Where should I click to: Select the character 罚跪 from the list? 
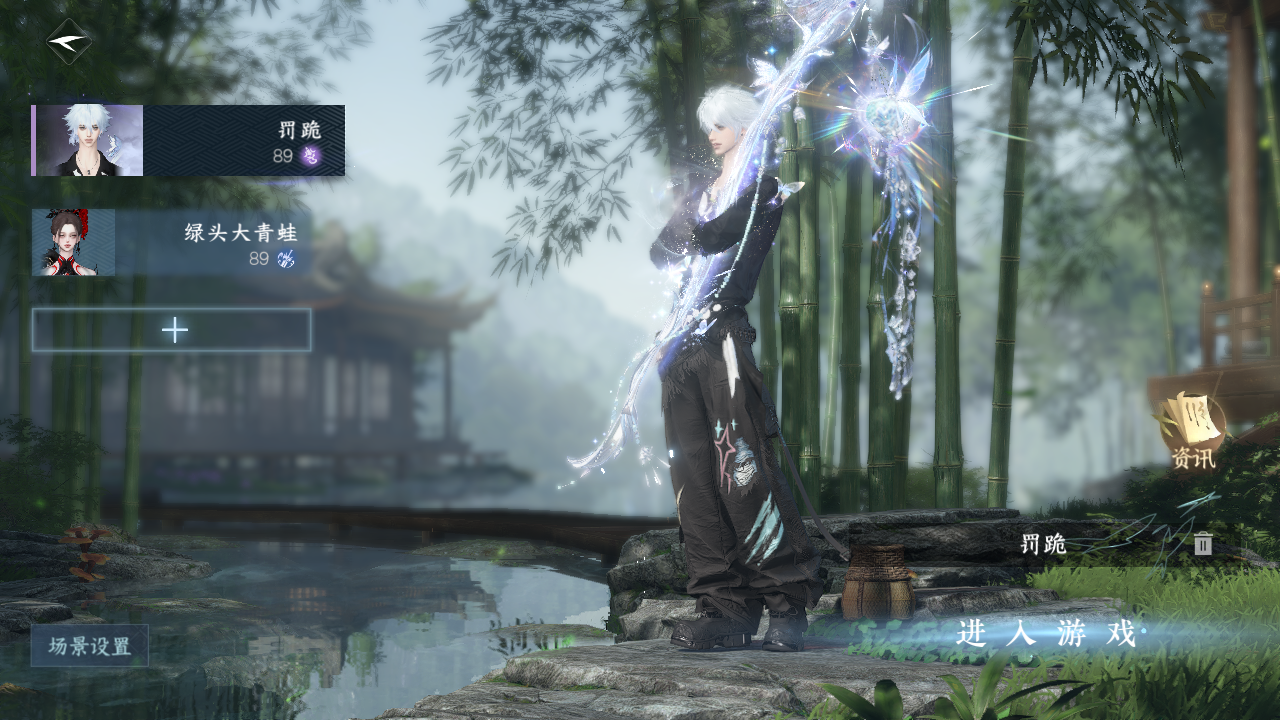coord(188,141)
